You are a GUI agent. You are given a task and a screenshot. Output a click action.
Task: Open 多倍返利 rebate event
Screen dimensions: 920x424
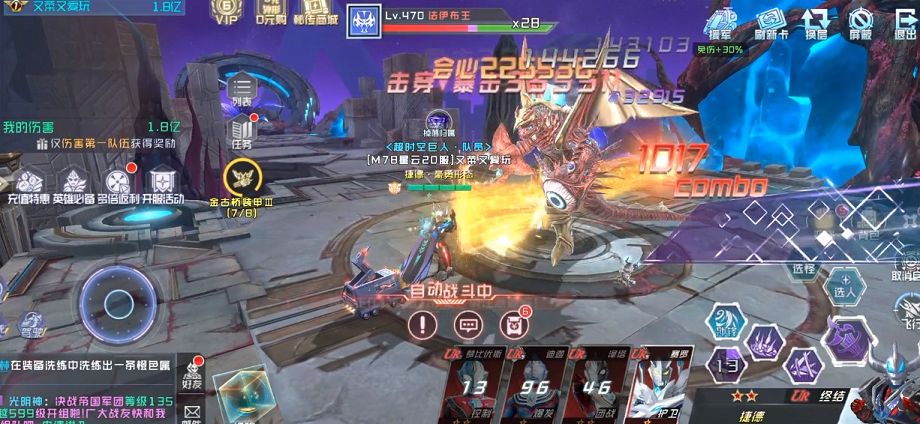(119, 187)
